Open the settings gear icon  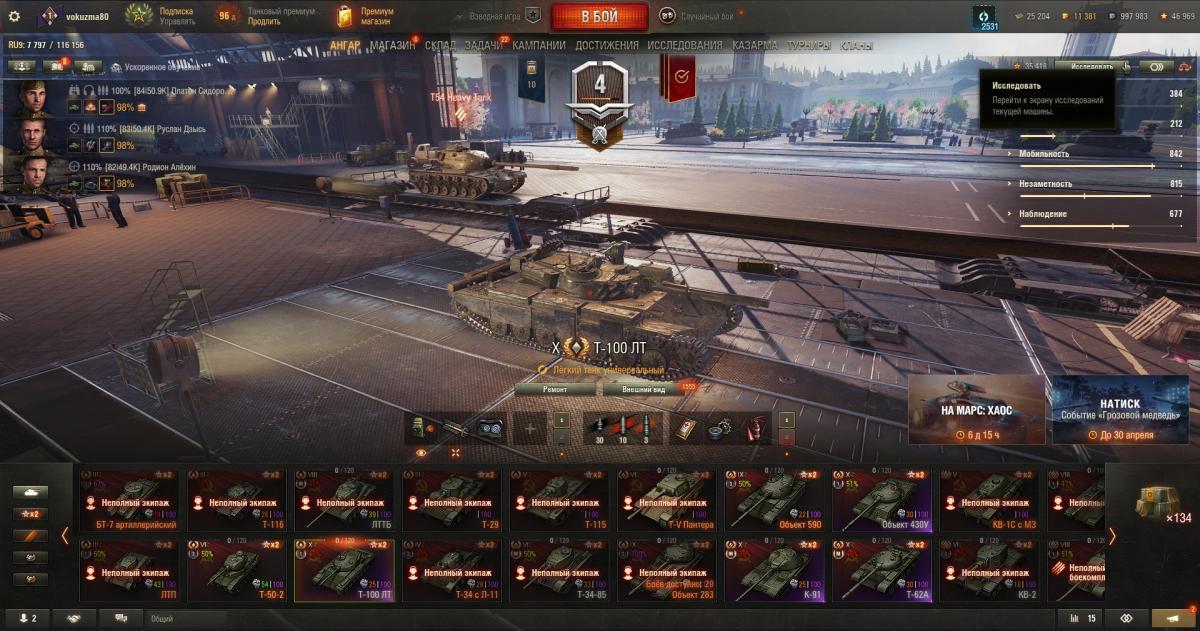click(x=14, y=16)
